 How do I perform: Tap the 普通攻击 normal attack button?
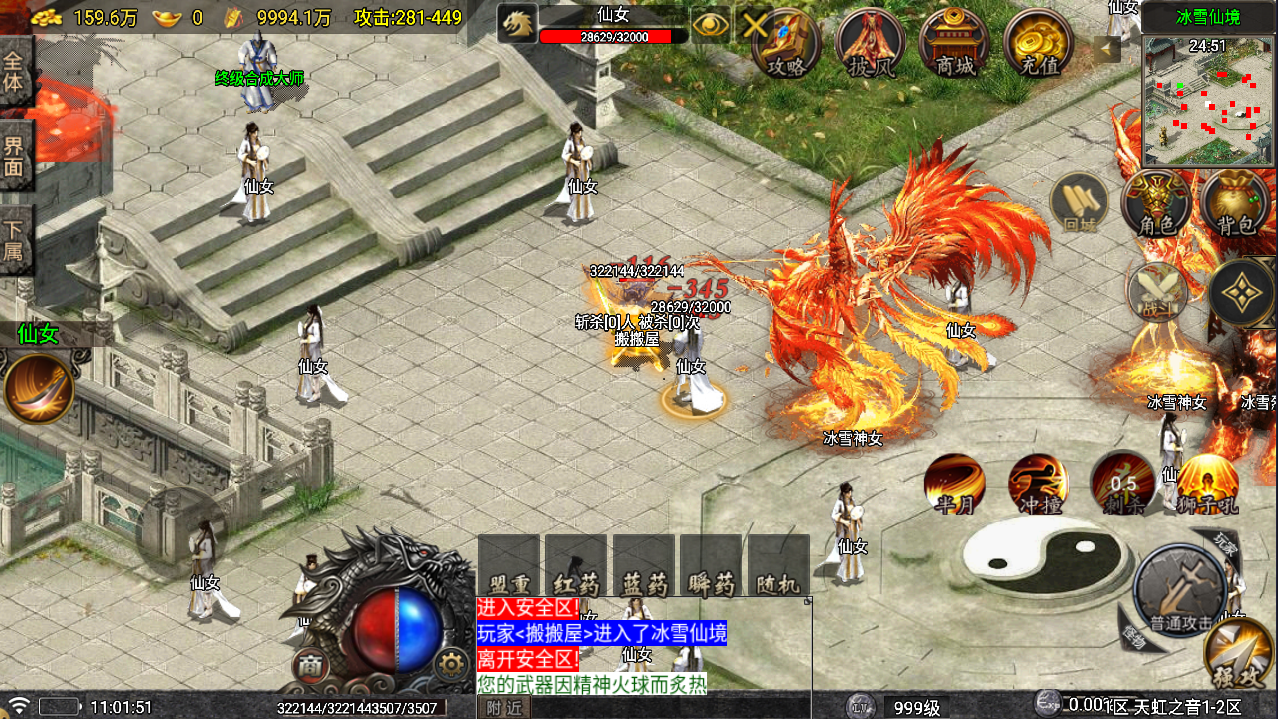point(1181,591)
